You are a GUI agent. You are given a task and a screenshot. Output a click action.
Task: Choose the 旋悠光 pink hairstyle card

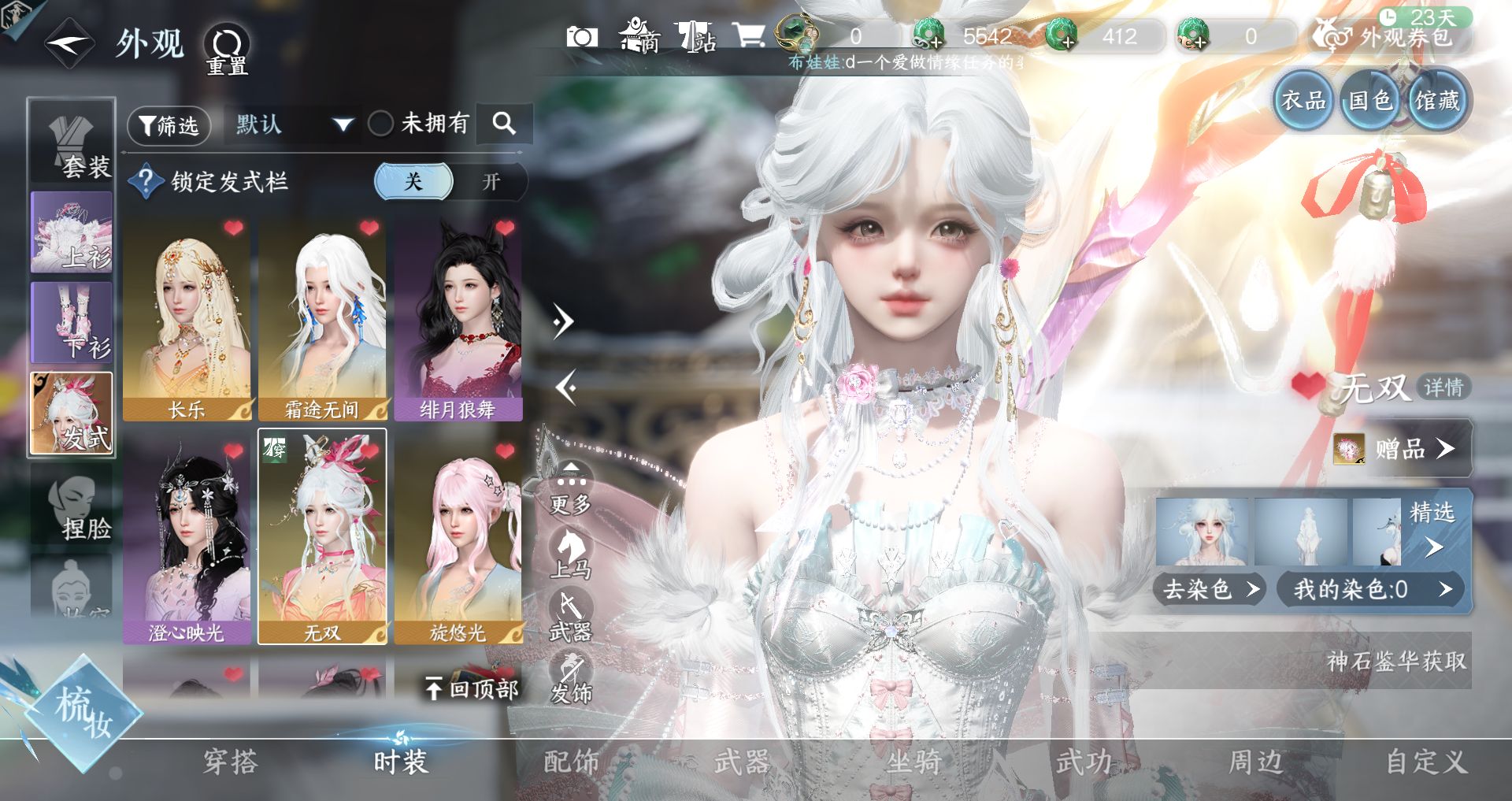pos(458,538)
